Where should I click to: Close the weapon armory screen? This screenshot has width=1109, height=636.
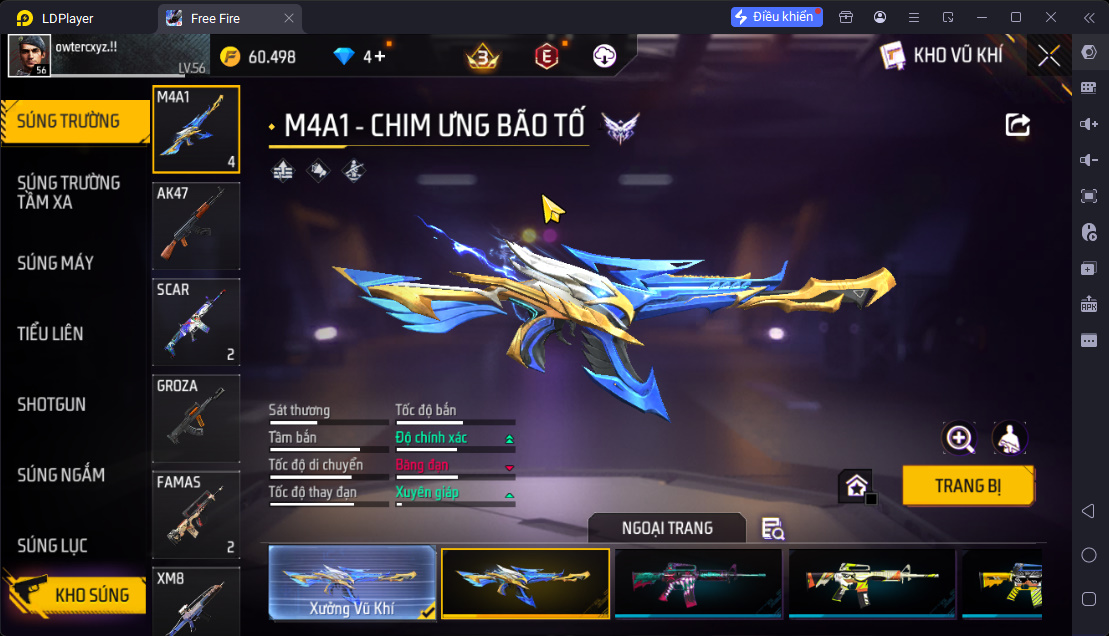(1049, 56)
